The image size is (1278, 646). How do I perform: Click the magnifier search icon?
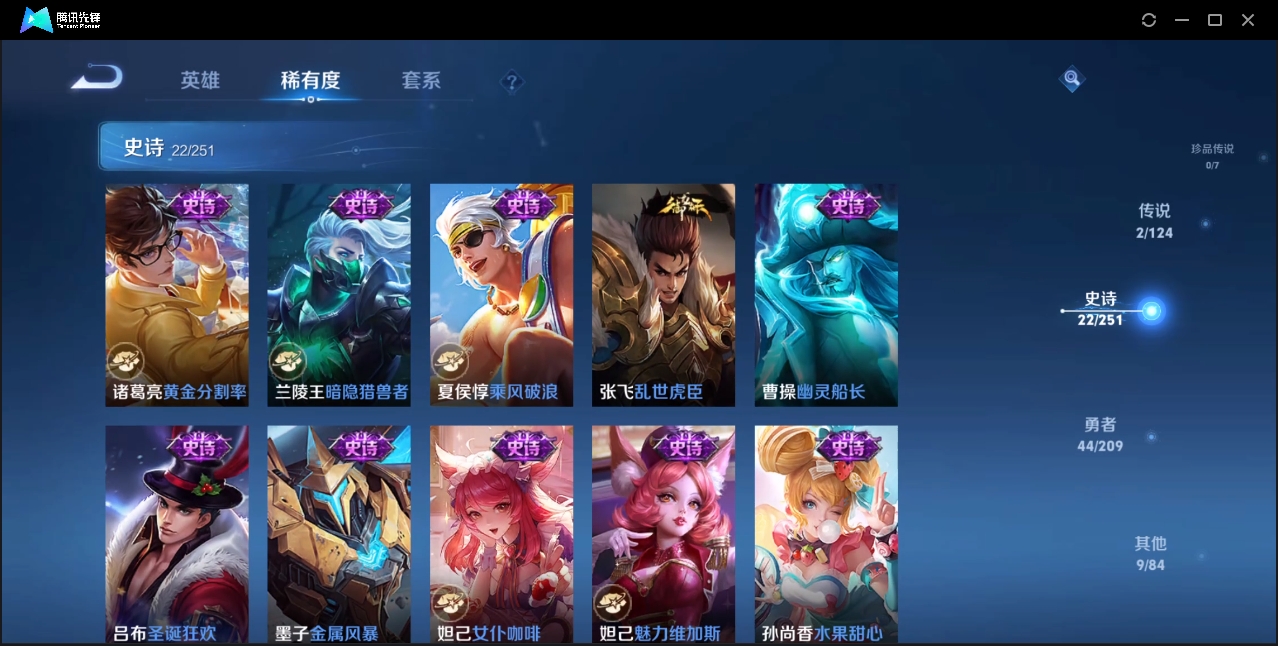coord(1071,78)
